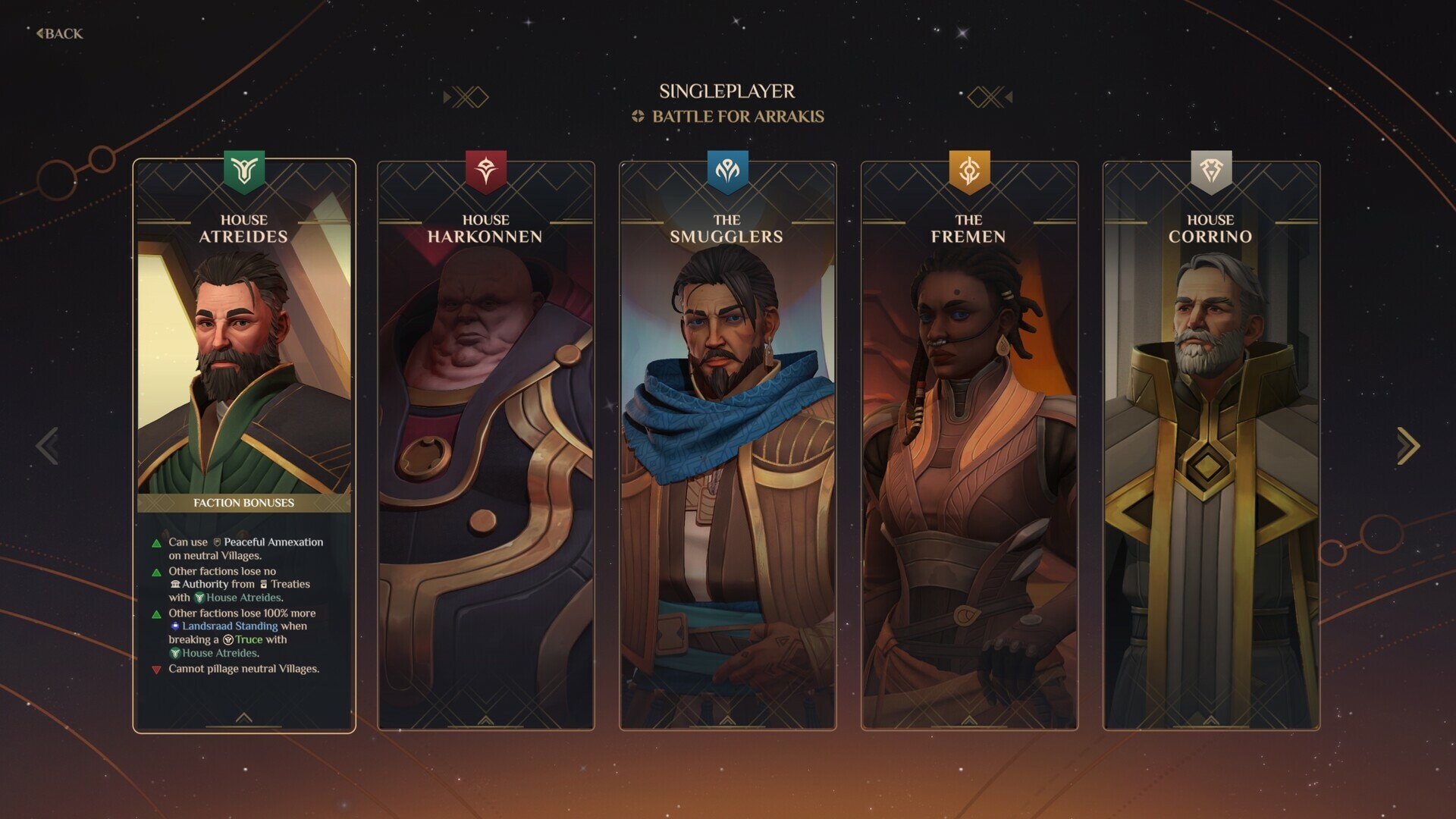Select The Fremen crest banner icon

(x=968, y=168)
